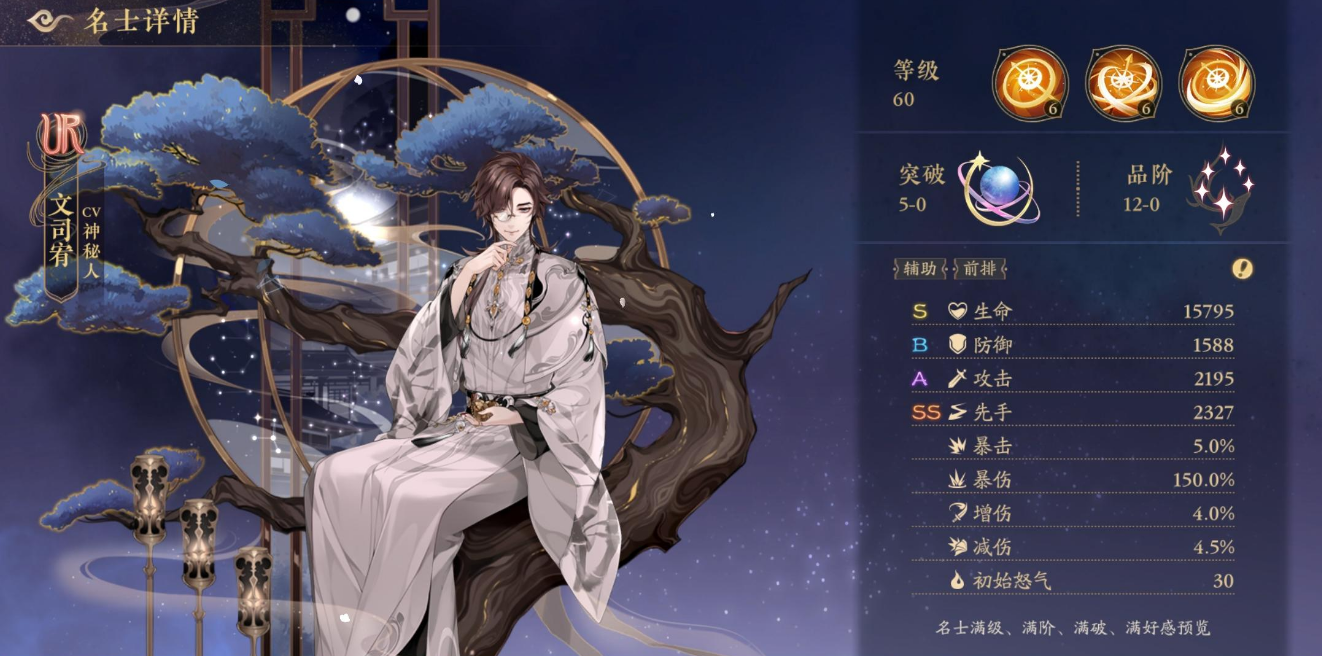View the swirling vortex skill icon

1216,83
